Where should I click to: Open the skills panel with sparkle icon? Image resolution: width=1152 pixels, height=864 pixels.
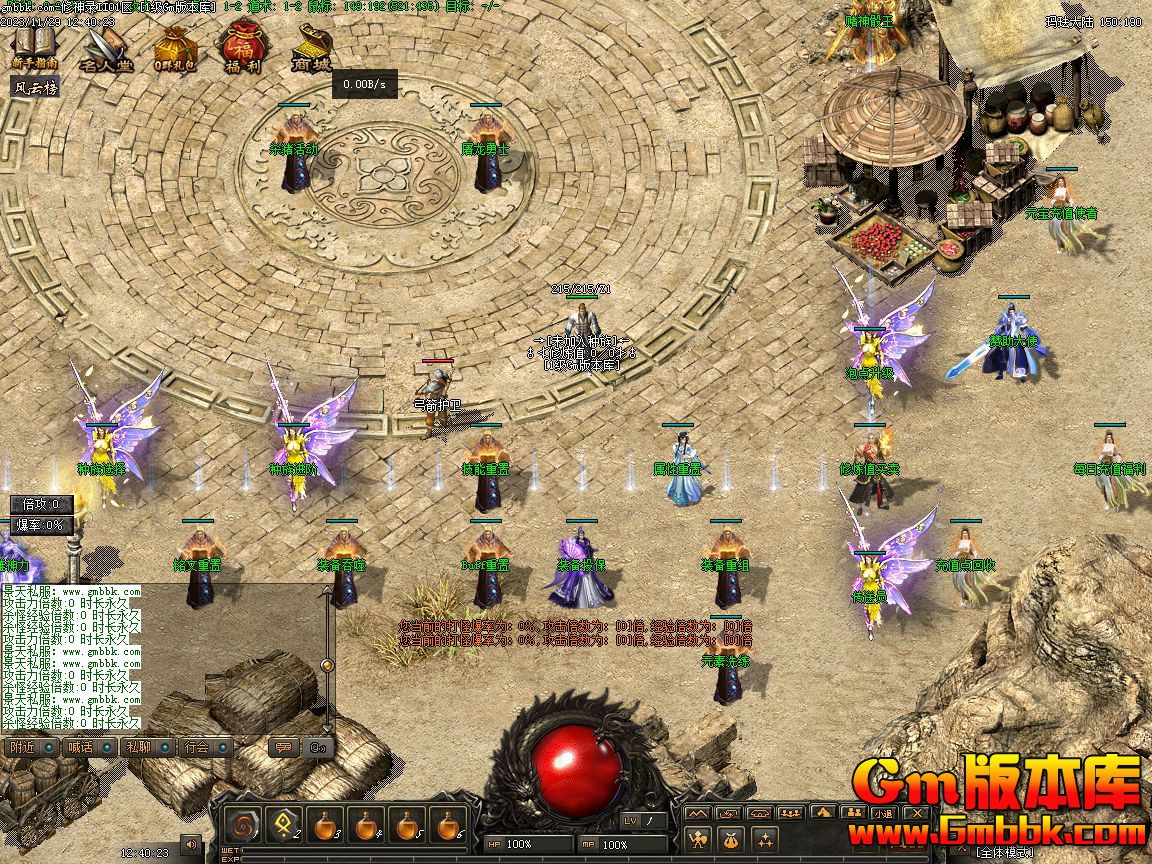766,838
